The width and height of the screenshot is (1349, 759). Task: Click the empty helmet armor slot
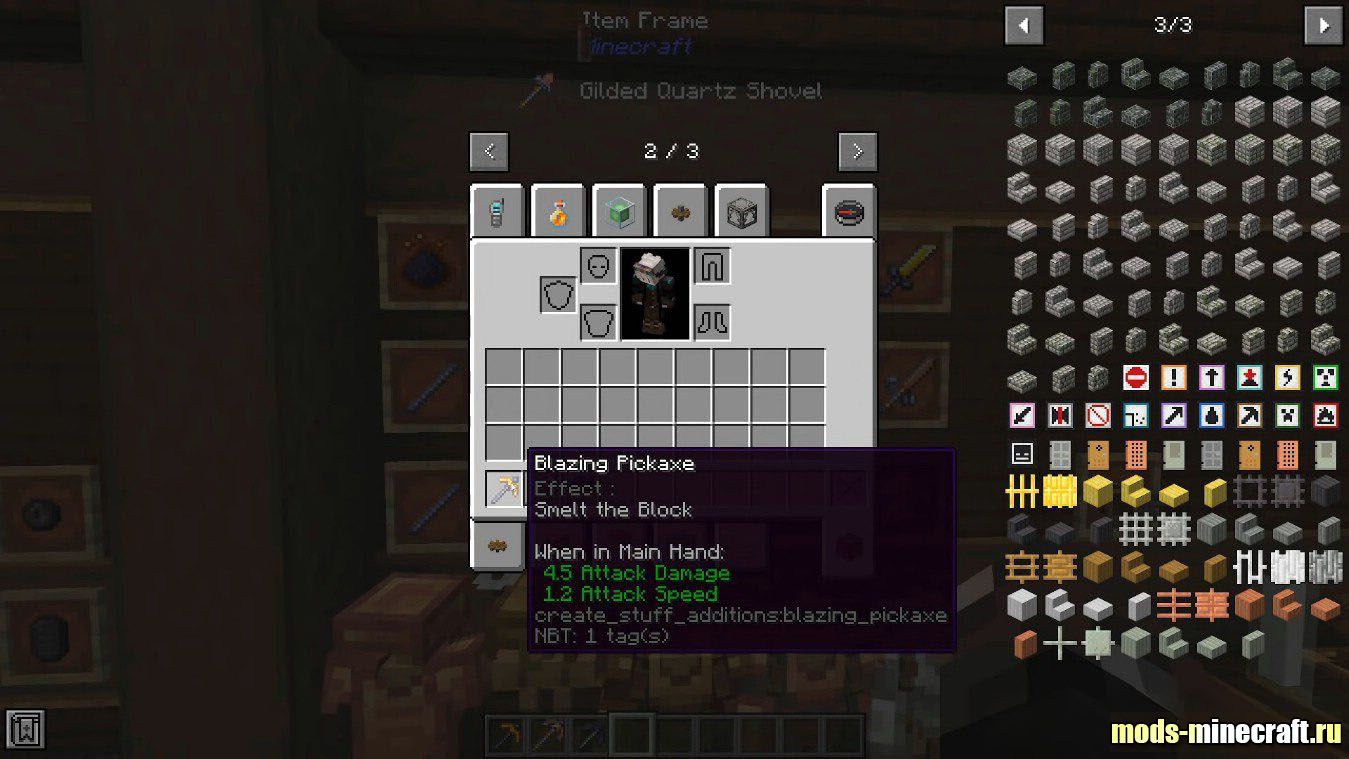click(x=598, y=266)
